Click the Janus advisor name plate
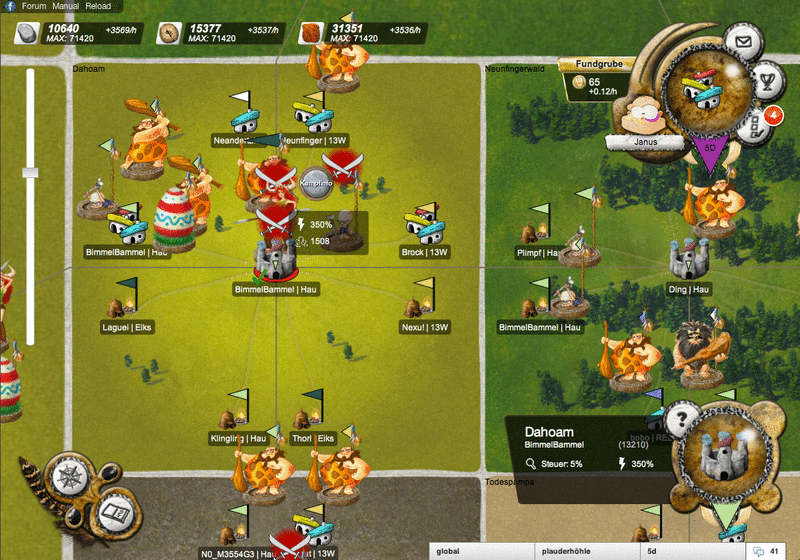Viewport: 800px width, 560px height. click(642, 142)
